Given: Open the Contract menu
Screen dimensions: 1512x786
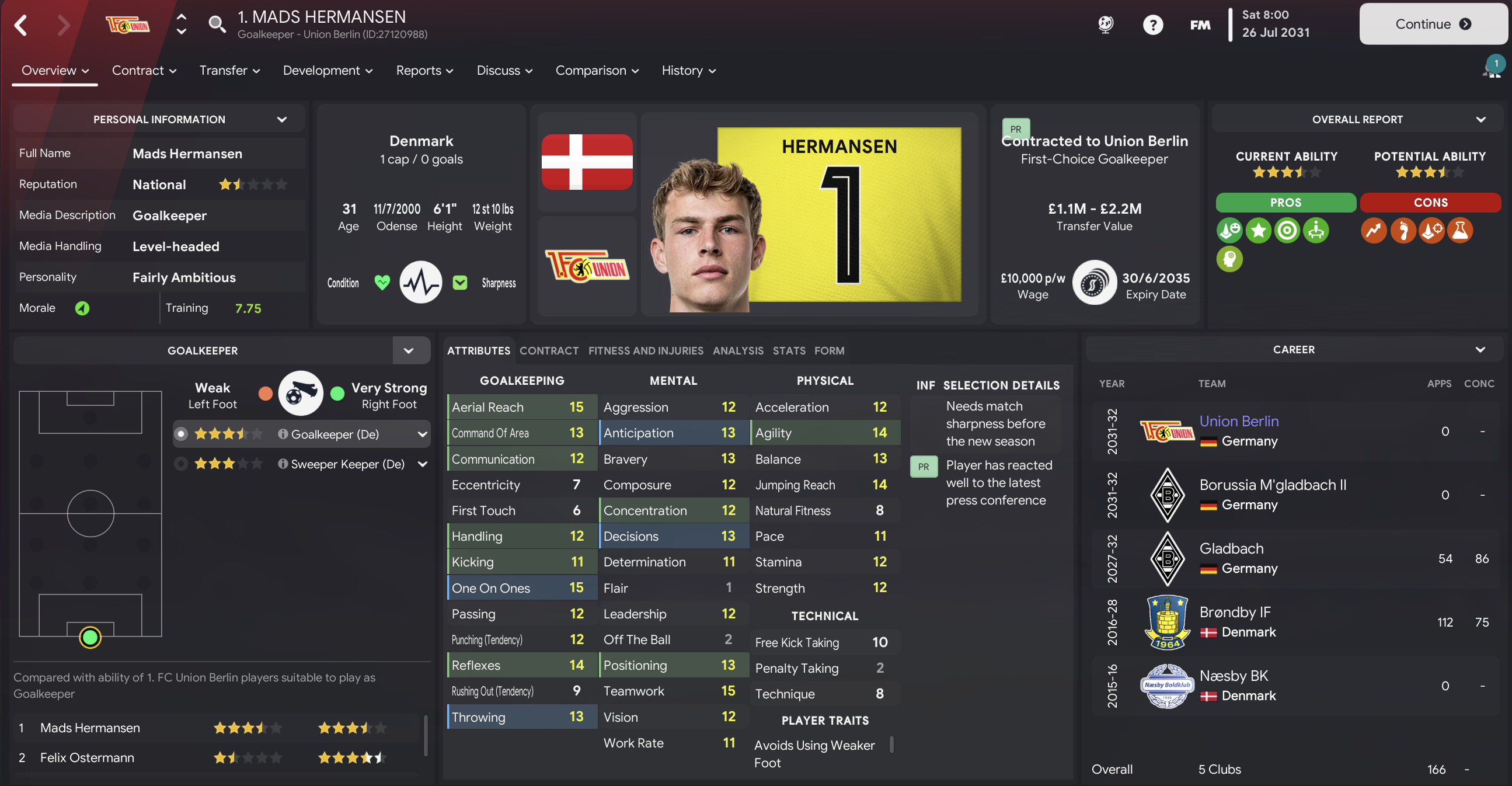Looking at the screenshot, I should 144,71.
